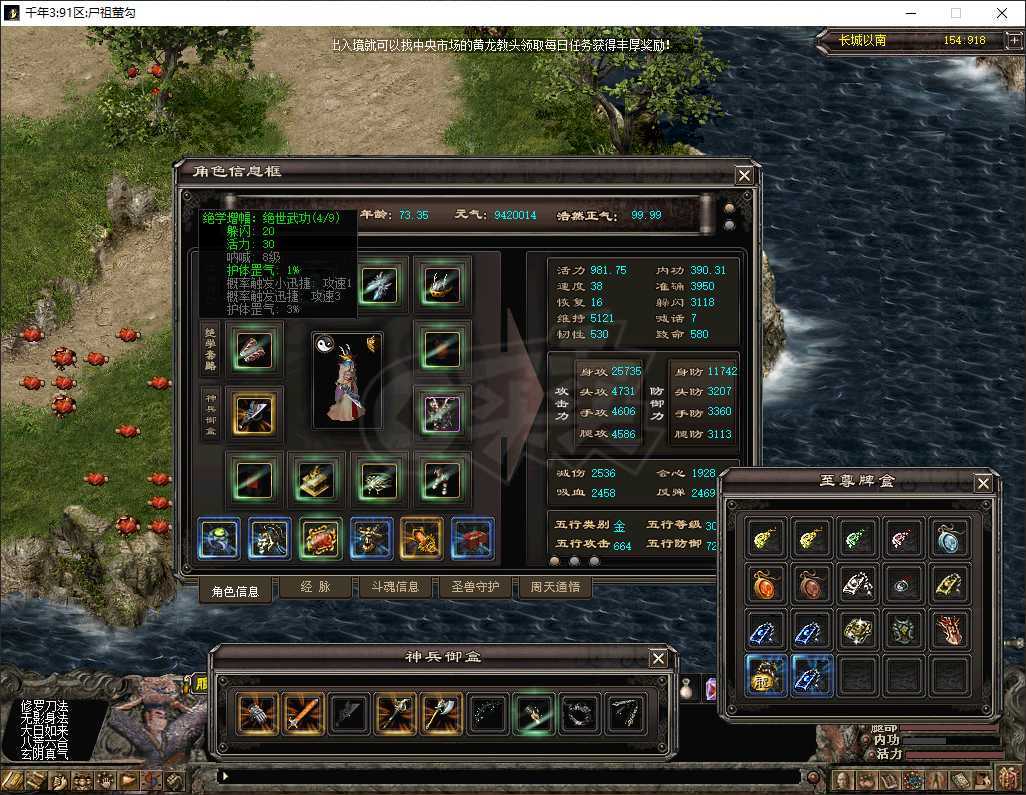Viewport: 1026px width, 795px height.
Task: Switch to the 经脉 tab
Action: pyautogui.click(x=315, y=588)
